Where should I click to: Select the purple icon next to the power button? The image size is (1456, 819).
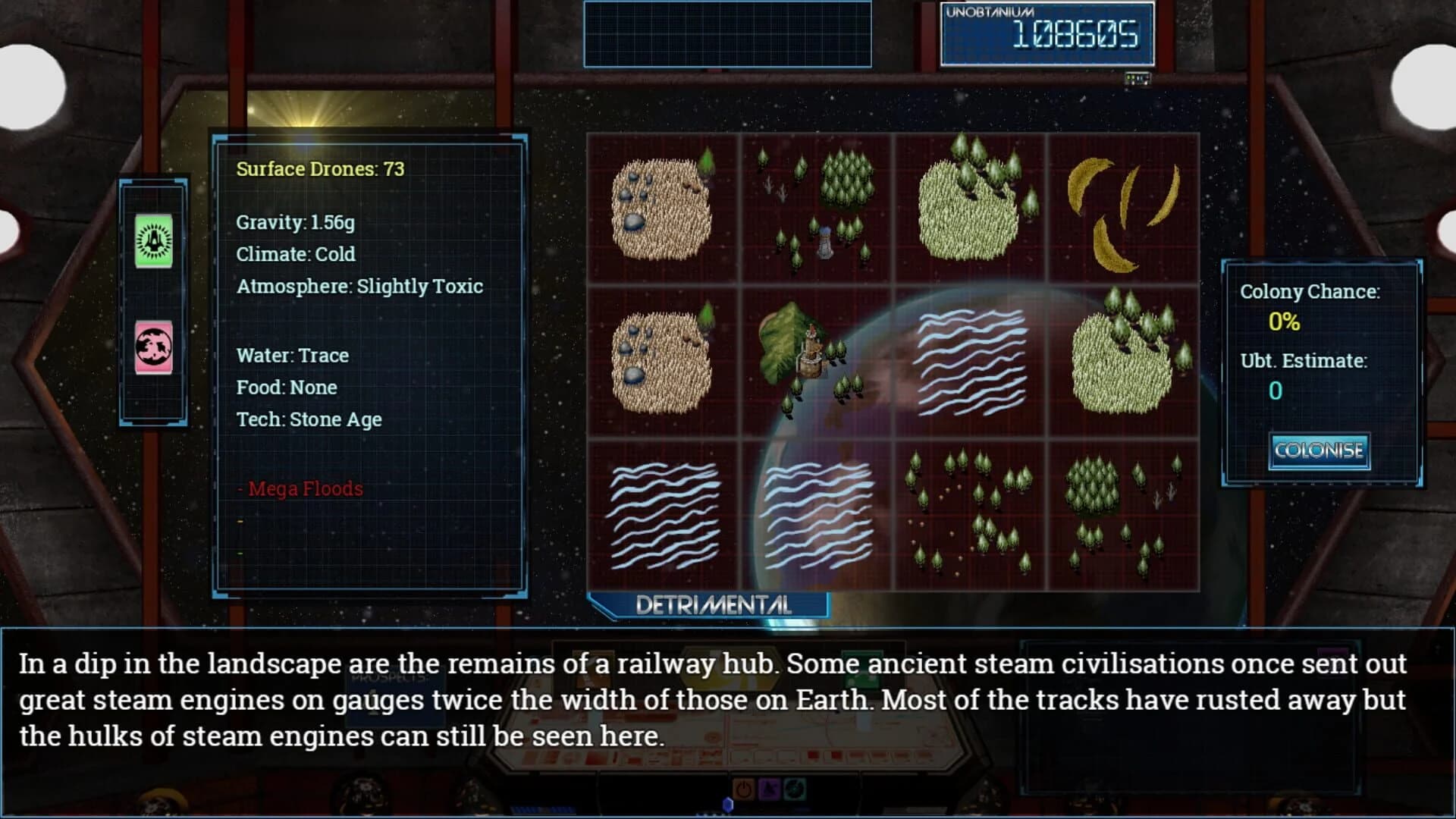770,787
